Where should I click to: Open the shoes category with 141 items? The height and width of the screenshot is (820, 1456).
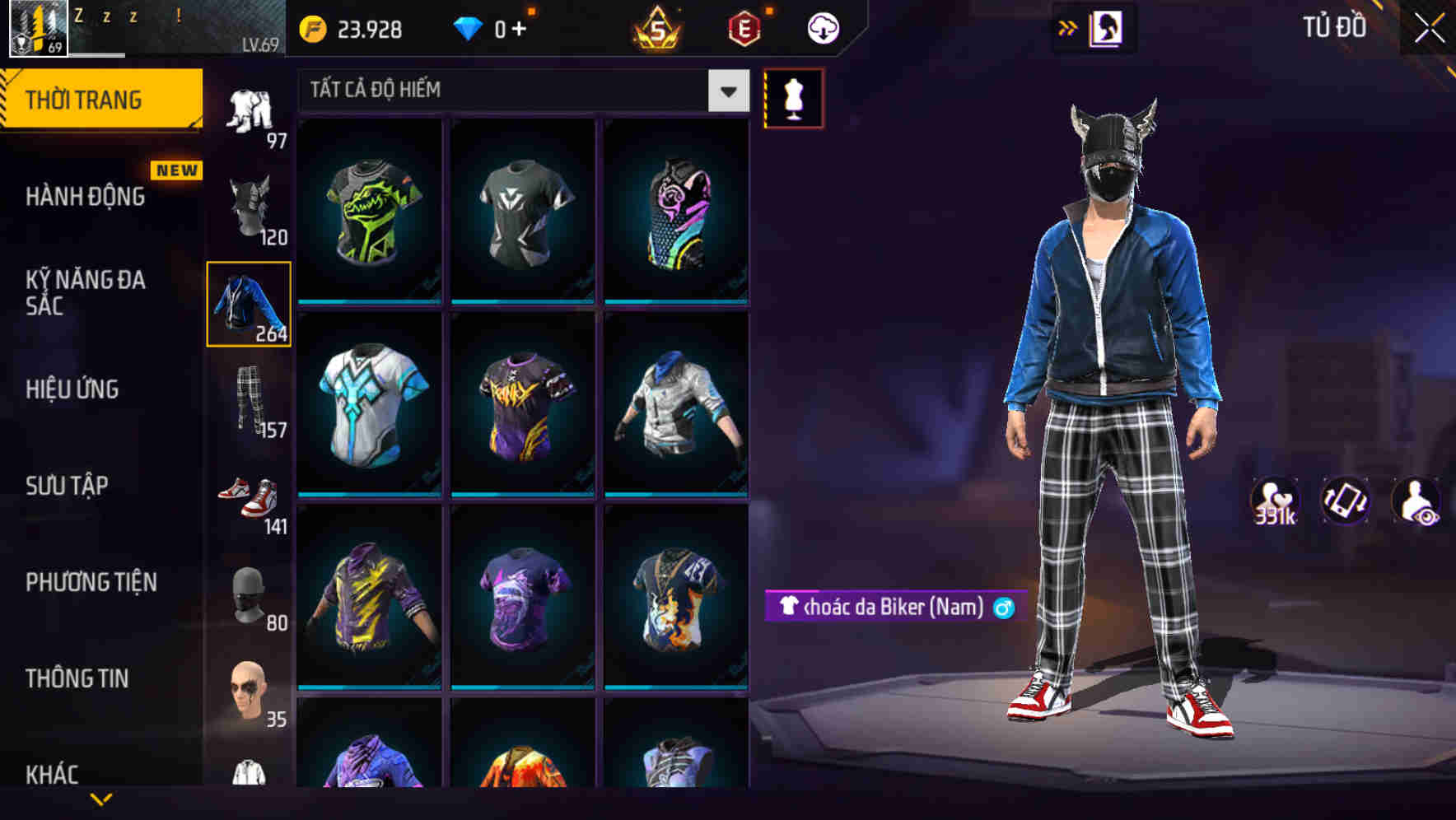click(x=250, y=498)
